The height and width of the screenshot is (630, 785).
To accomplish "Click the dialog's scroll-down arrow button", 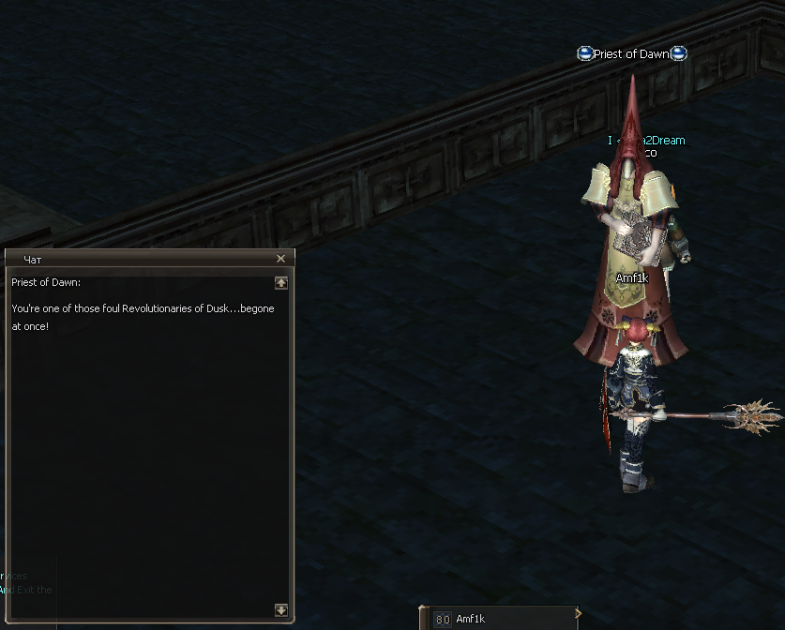I will [281, 610].
